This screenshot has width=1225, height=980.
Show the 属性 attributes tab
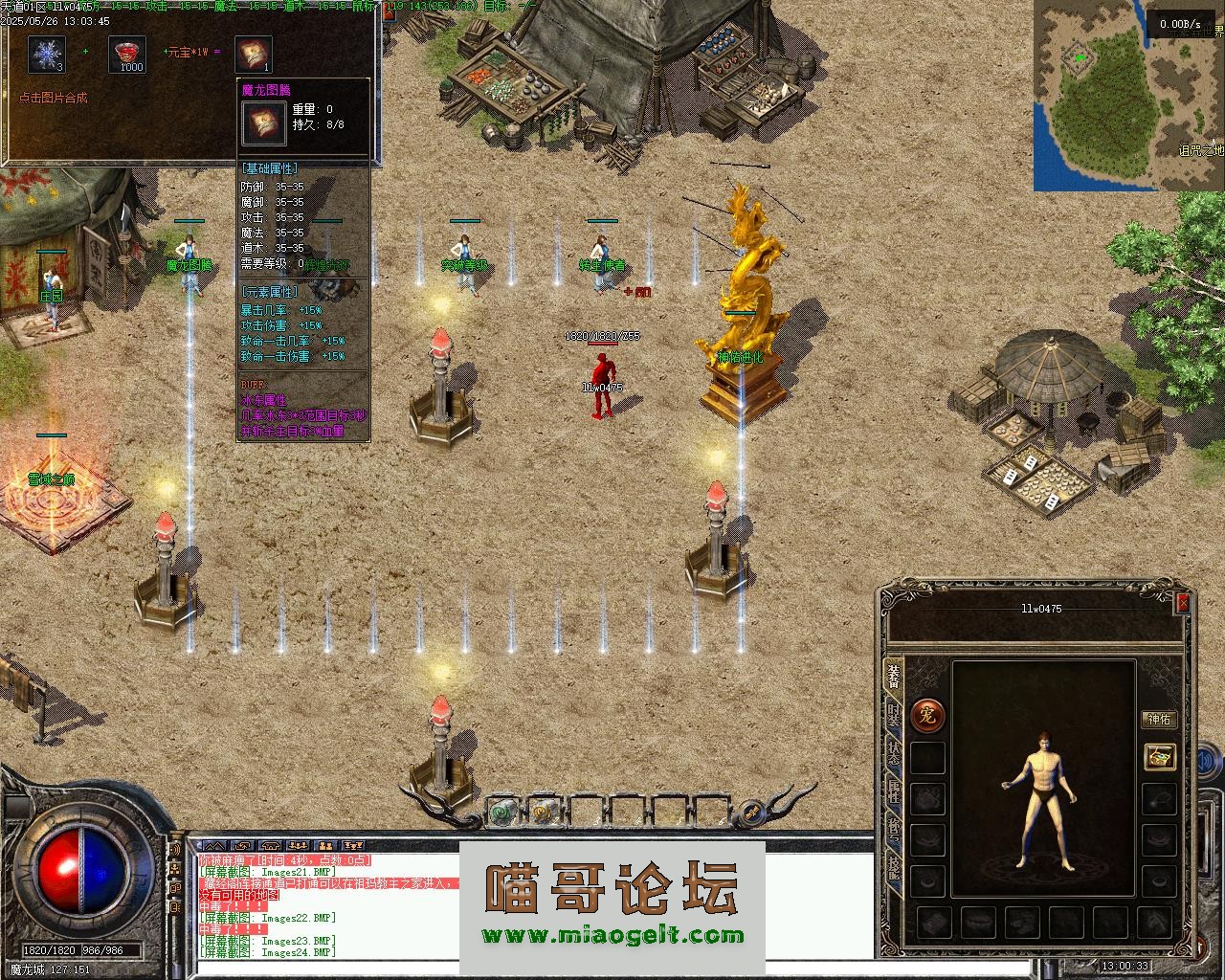(893, 791)
